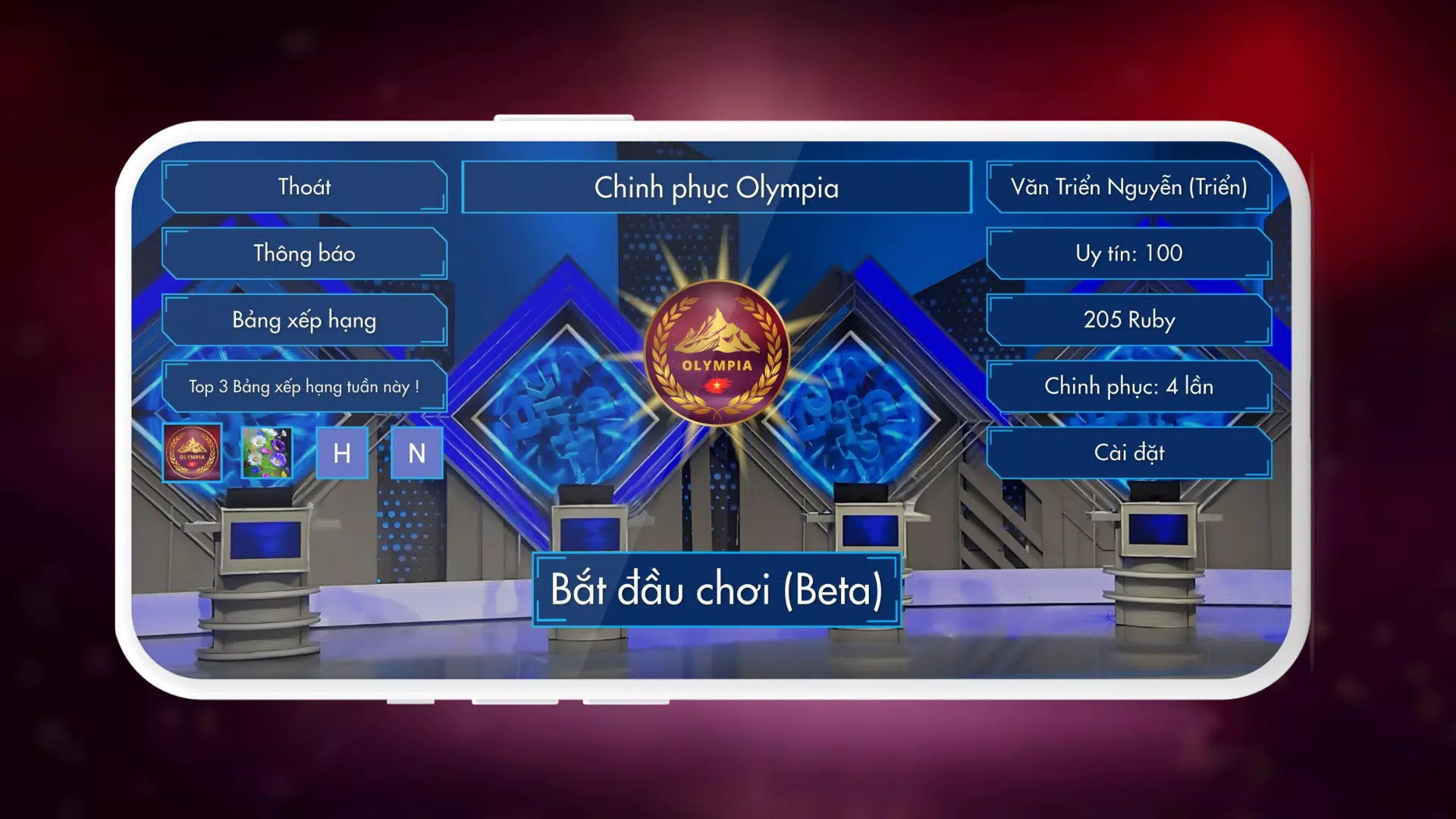Viewport: 1456px width, 819px height.
Task: Expand the Bảng xếp hạng leaderboard
Action: coord(306,320)
